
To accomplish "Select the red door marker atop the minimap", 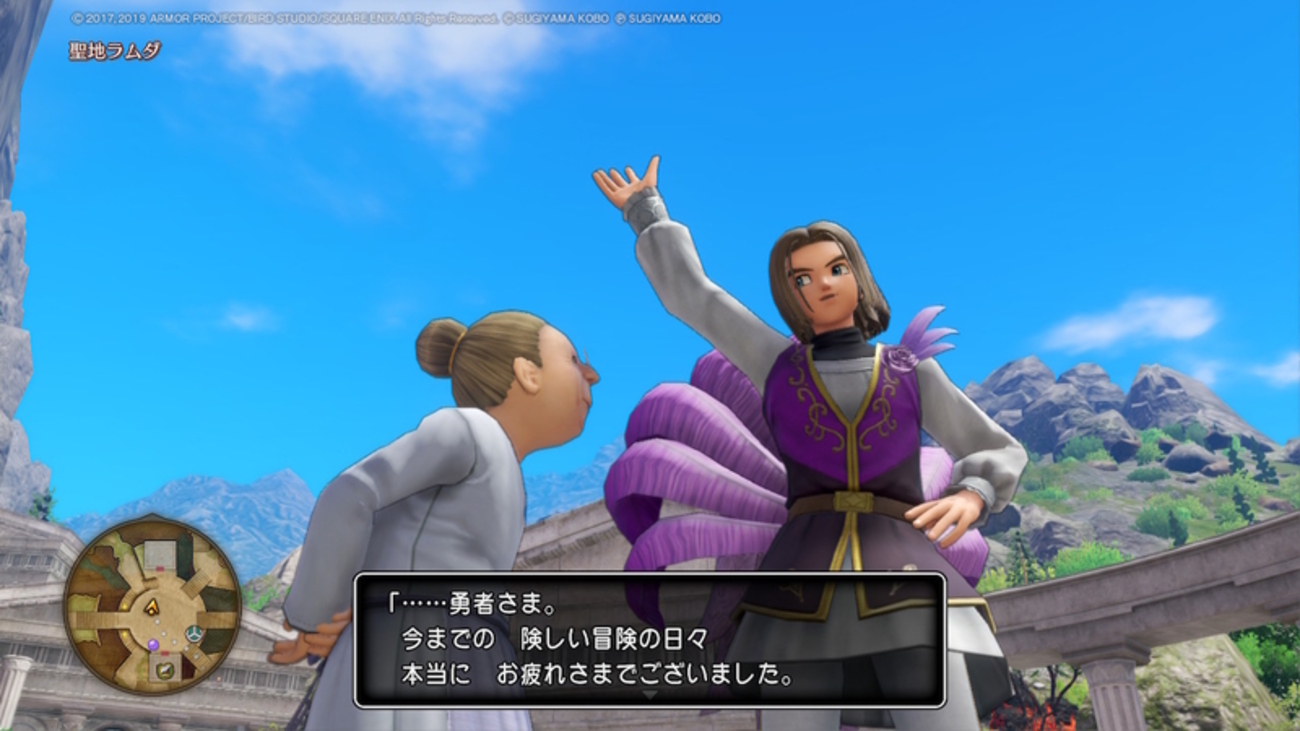I will pyautogui.click(x=160, y=569).
